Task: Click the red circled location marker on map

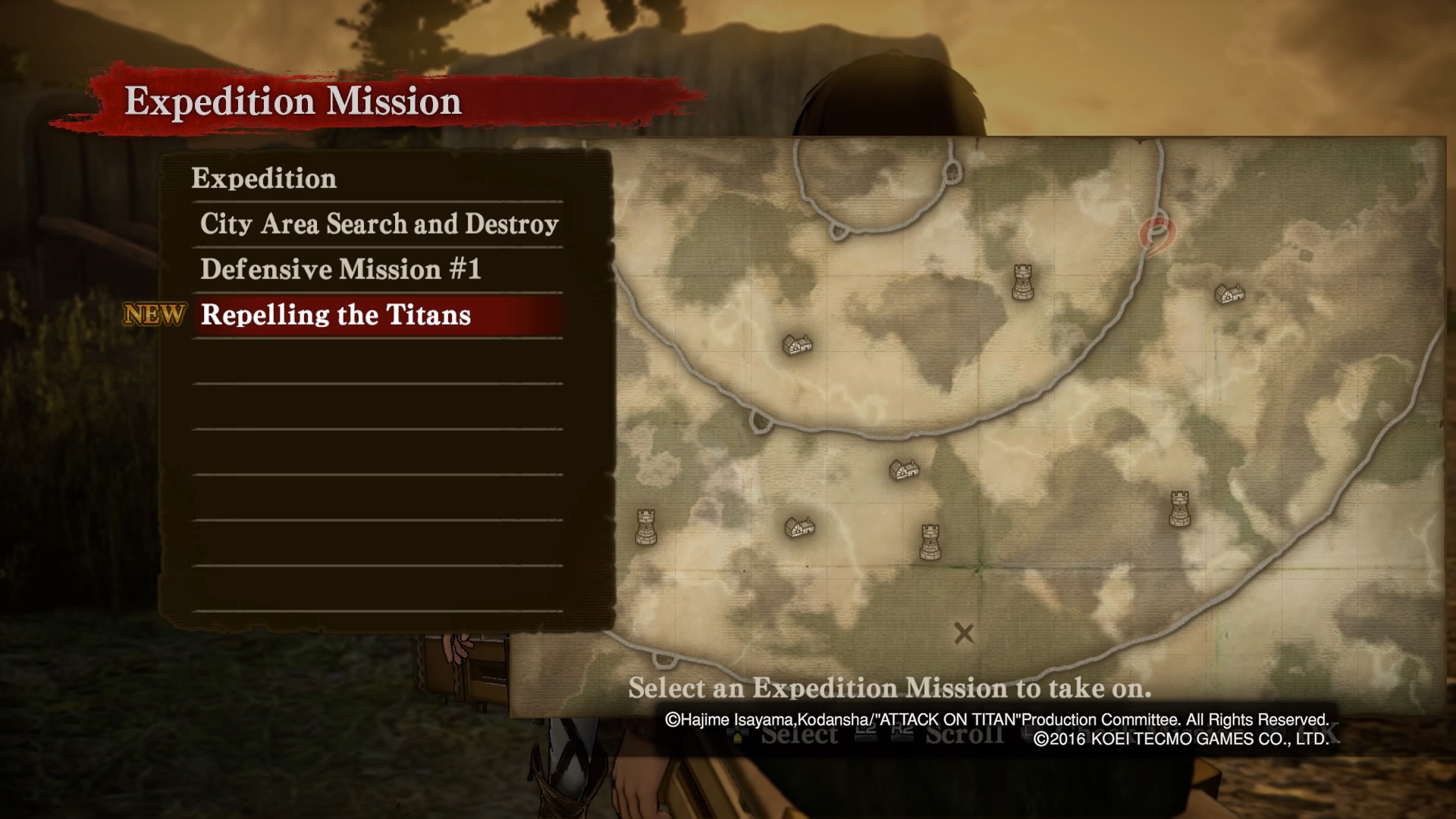Action: (1157, 234)
